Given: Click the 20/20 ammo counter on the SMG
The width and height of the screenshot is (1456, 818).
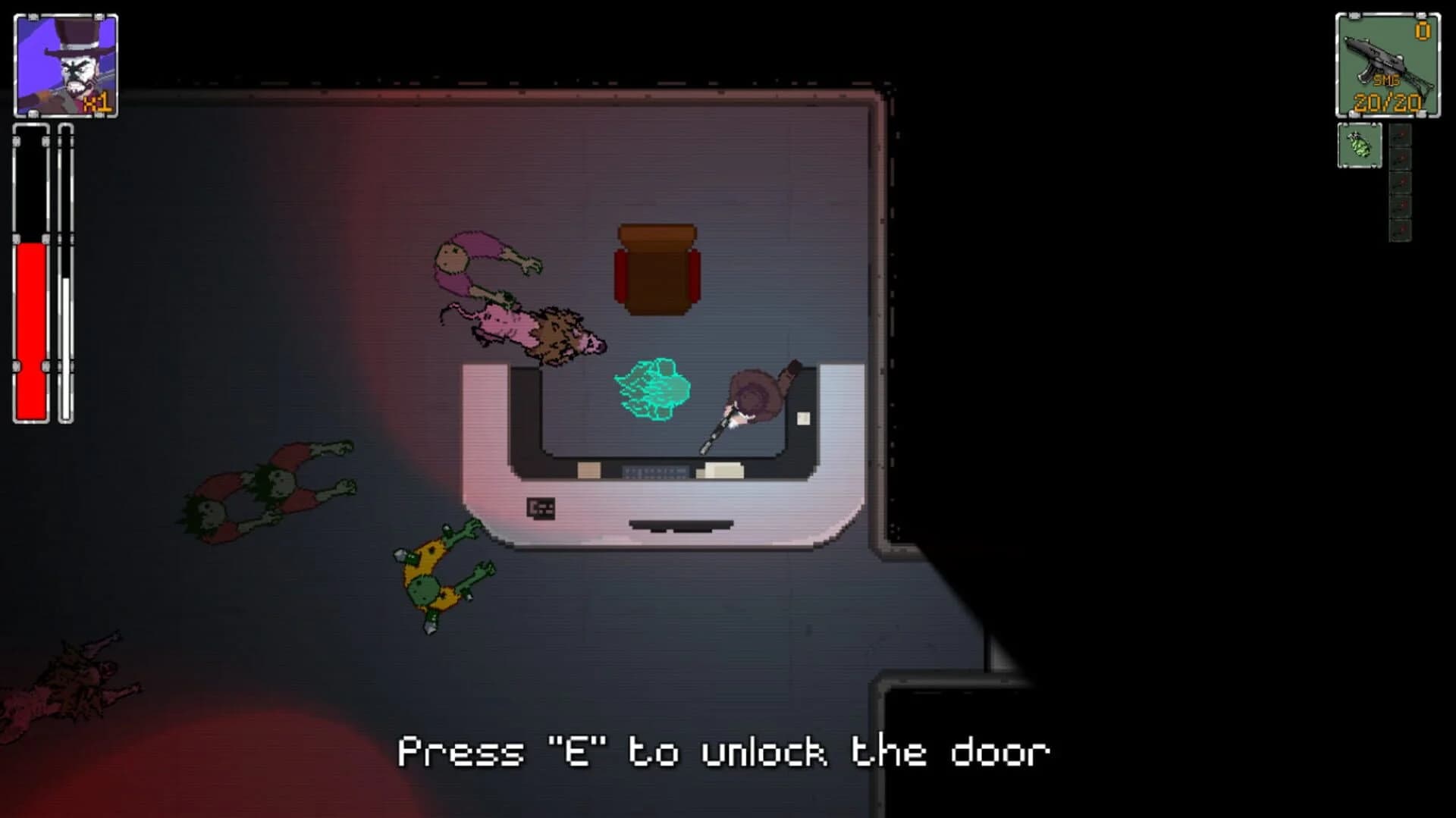Looking at the screenshot, I should (1387, 102).
